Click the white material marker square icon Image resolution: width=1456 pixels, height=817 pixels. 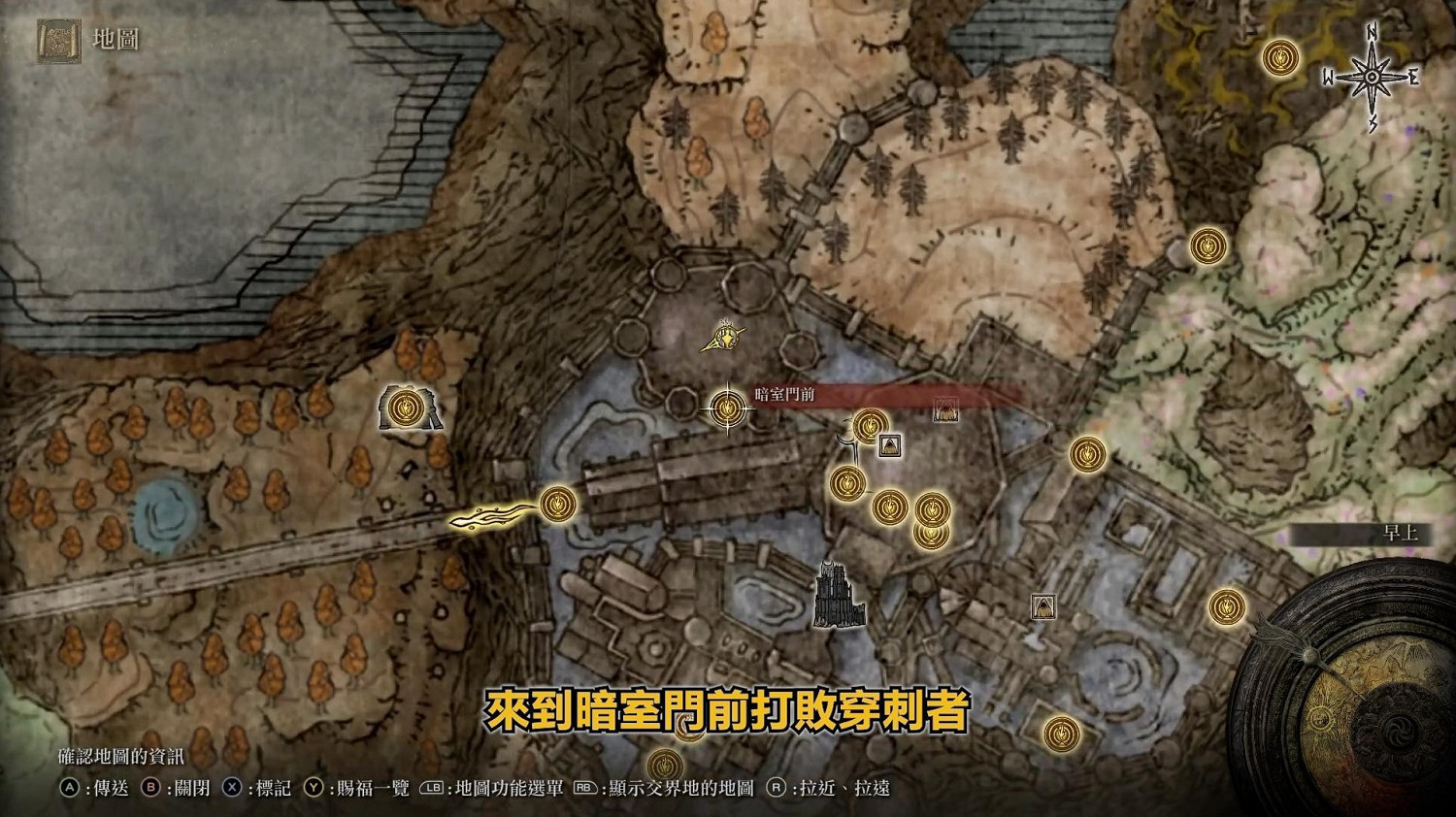[x=890, y=447]
